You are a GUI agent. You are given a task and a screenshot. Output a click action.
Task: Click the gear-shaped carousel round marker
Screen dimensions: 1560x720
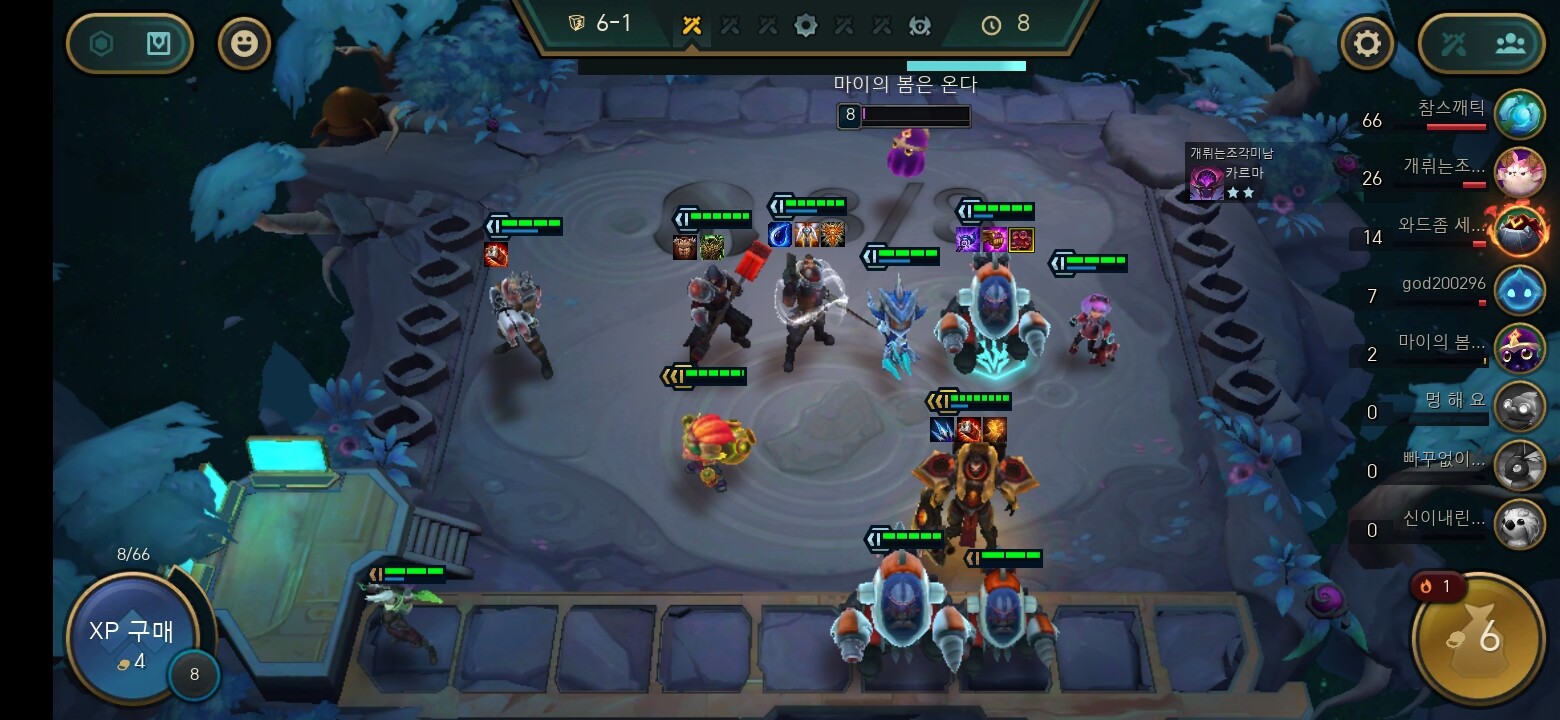[x=806, y=25]
